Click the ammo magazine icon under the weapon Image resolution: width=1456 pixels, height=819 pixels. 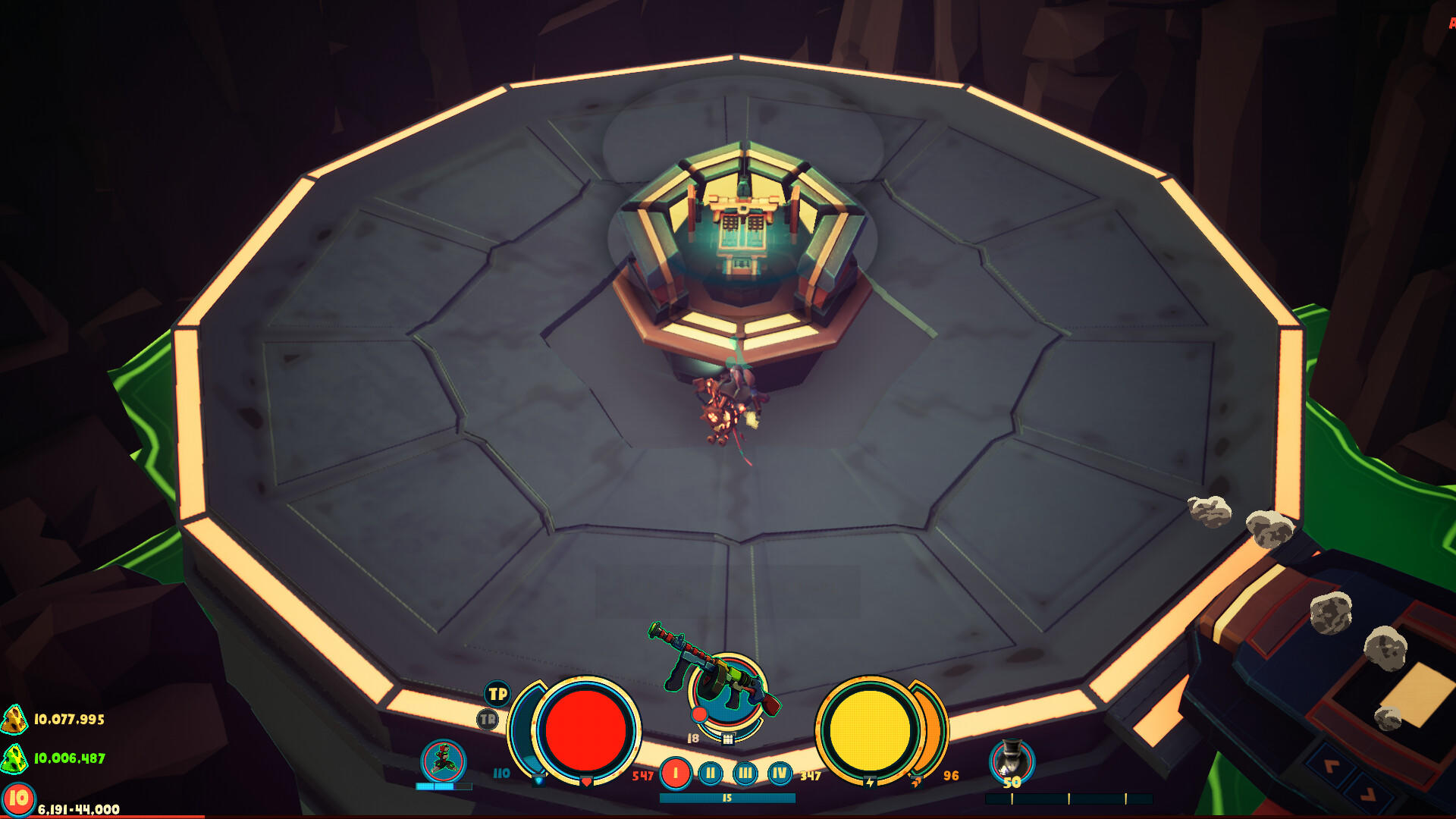(728, 740)
